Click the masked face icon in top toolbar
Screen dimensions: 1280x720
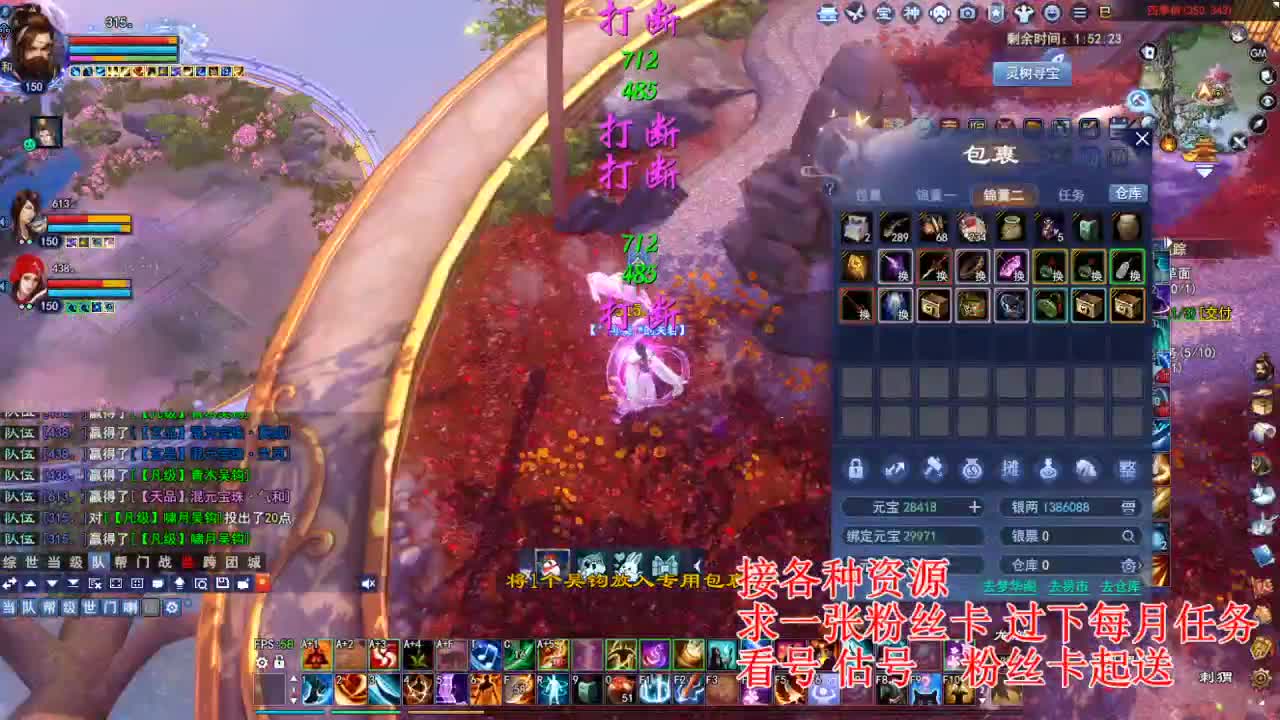[940, 14]
